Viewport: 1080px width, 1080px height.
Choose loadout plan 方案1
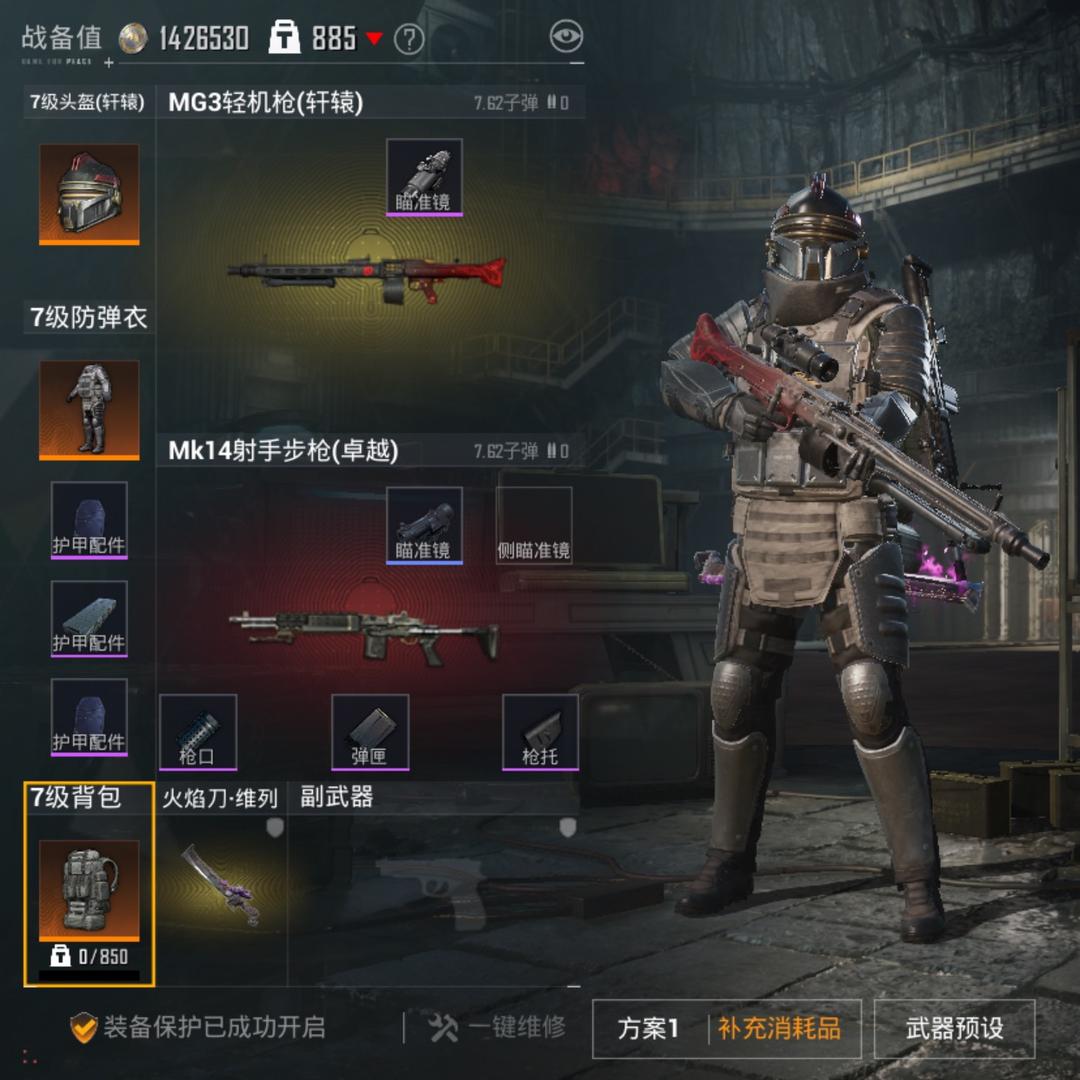point(649,1028)
